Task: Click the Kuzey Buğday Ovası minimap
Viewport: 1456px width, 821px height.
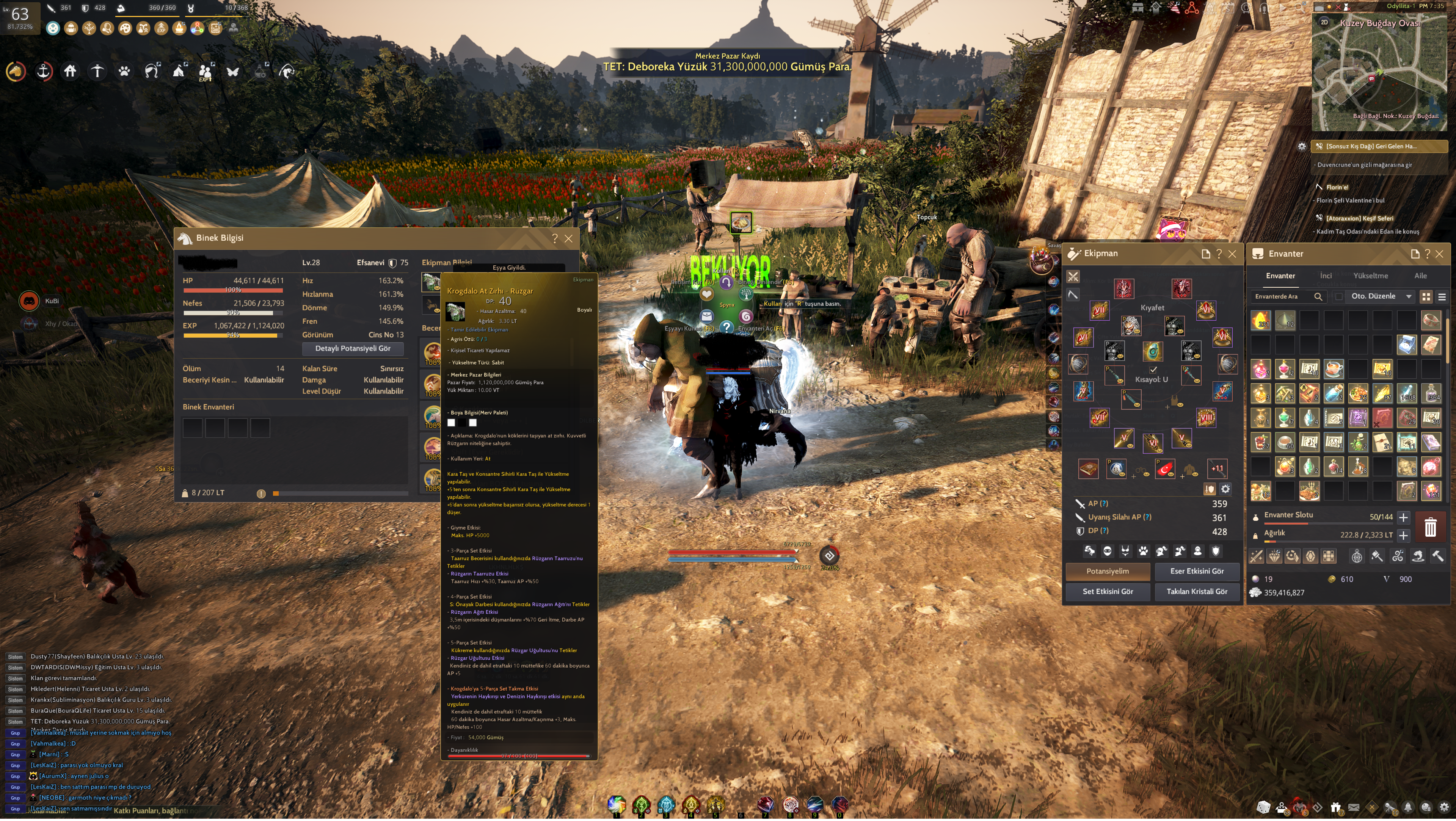Action: click(x=1379, y=74)
